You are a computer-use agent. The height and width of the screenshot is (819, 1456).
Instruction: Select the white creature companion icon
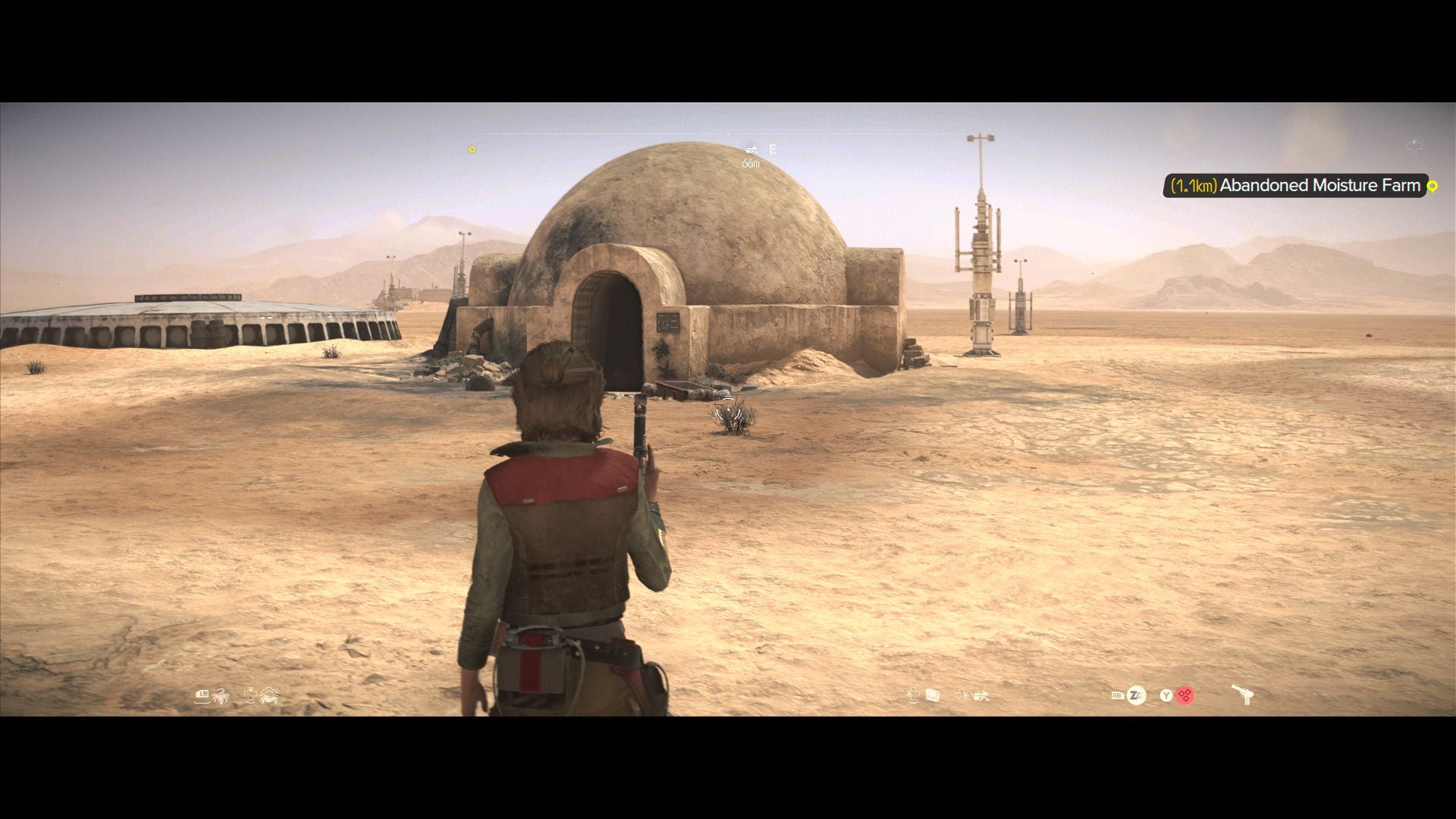click(270, 695)
